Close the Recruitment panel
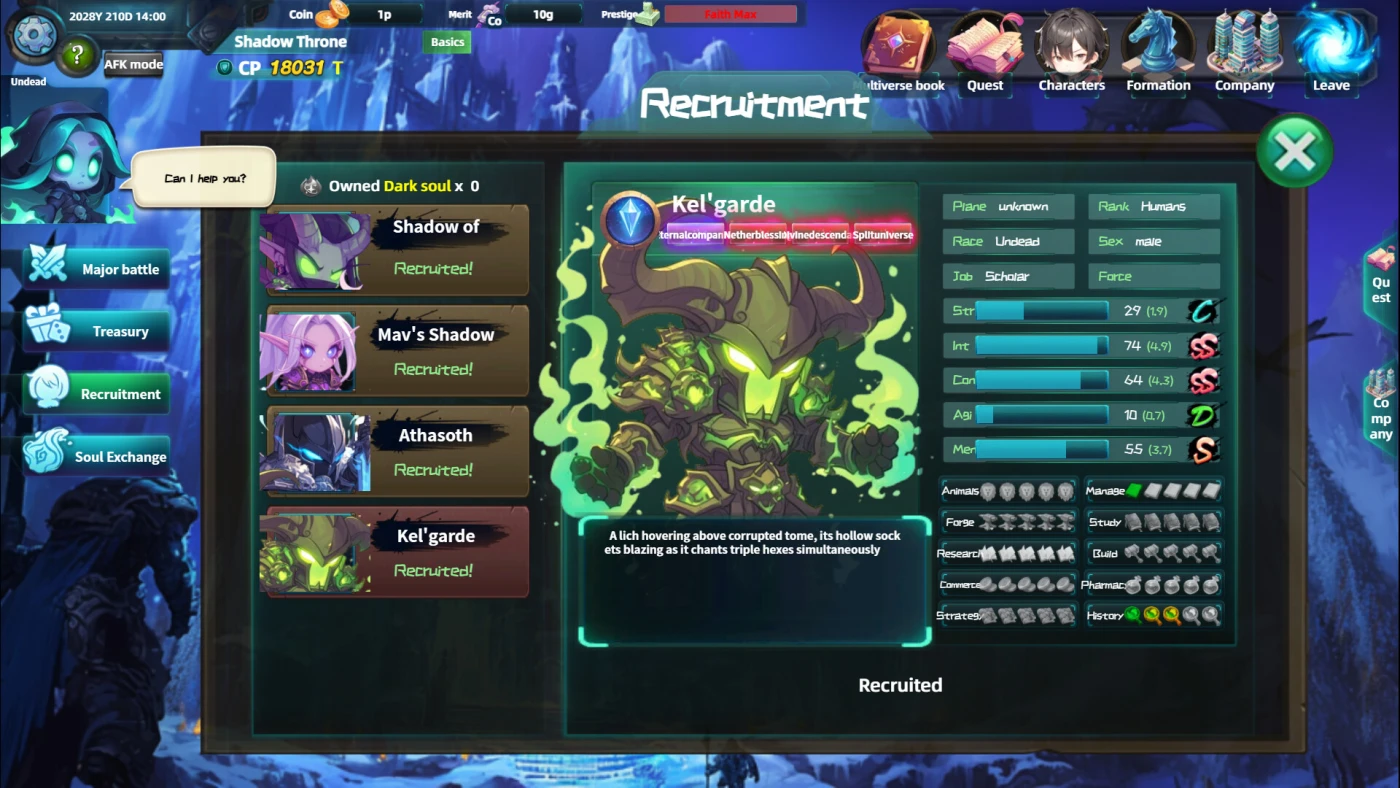Image resolution: width=1400 pixels, height=788 pixels. [1295, 152]
